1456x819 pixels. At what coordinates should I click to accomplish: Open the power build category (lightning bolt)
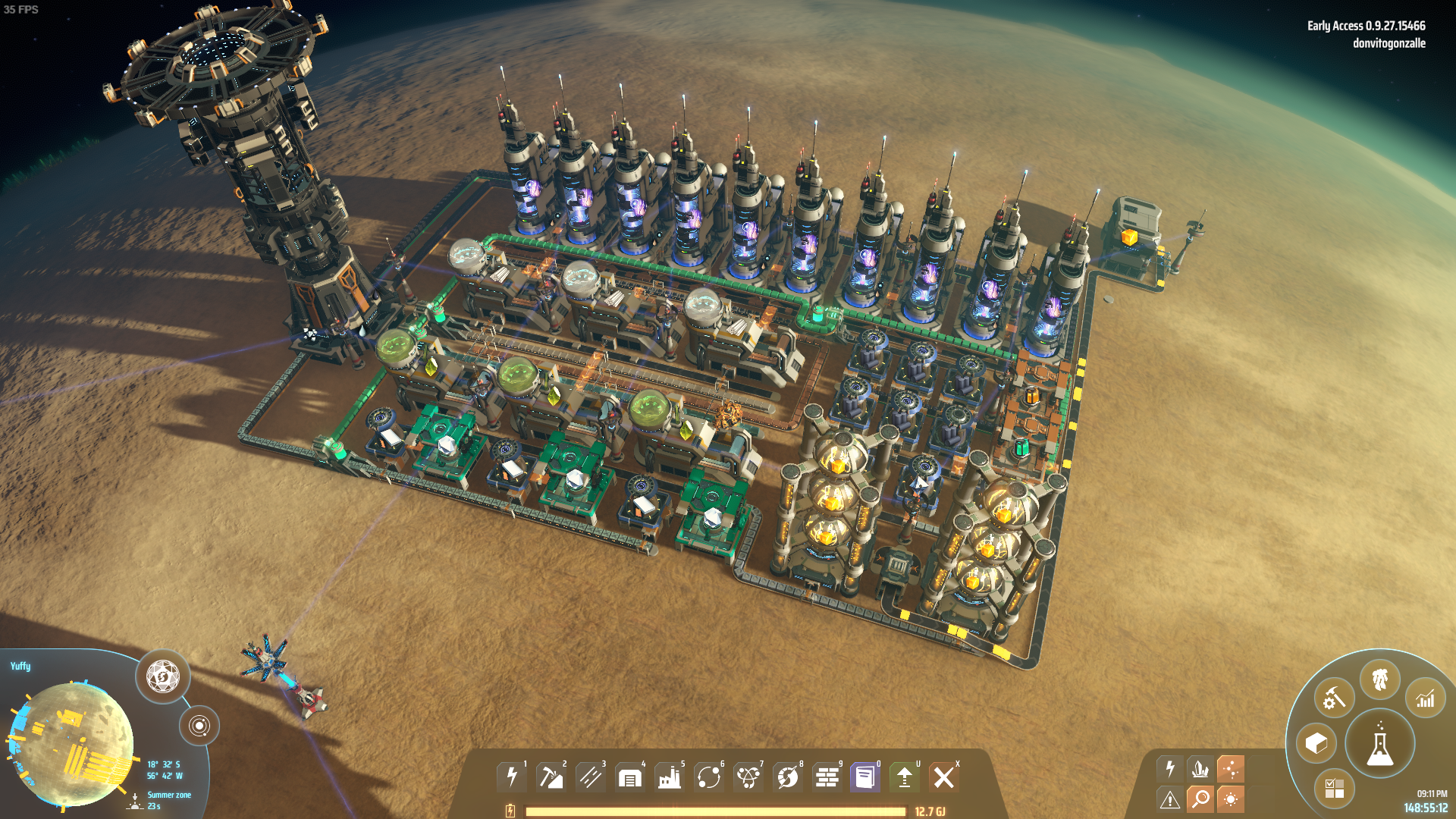(512, 777)
